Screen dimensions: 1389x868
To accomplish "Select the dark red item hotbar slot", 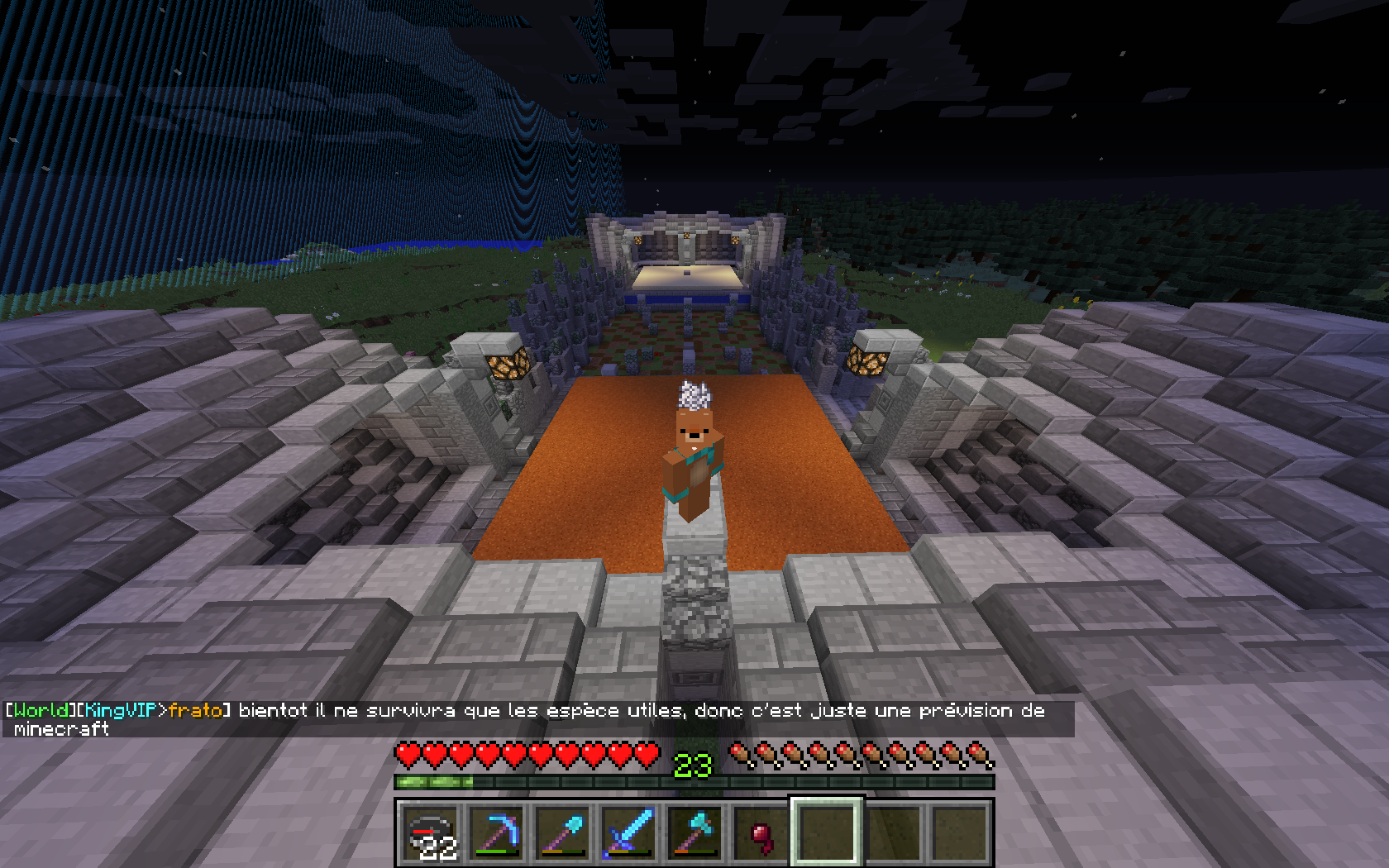I will (762, 833).
